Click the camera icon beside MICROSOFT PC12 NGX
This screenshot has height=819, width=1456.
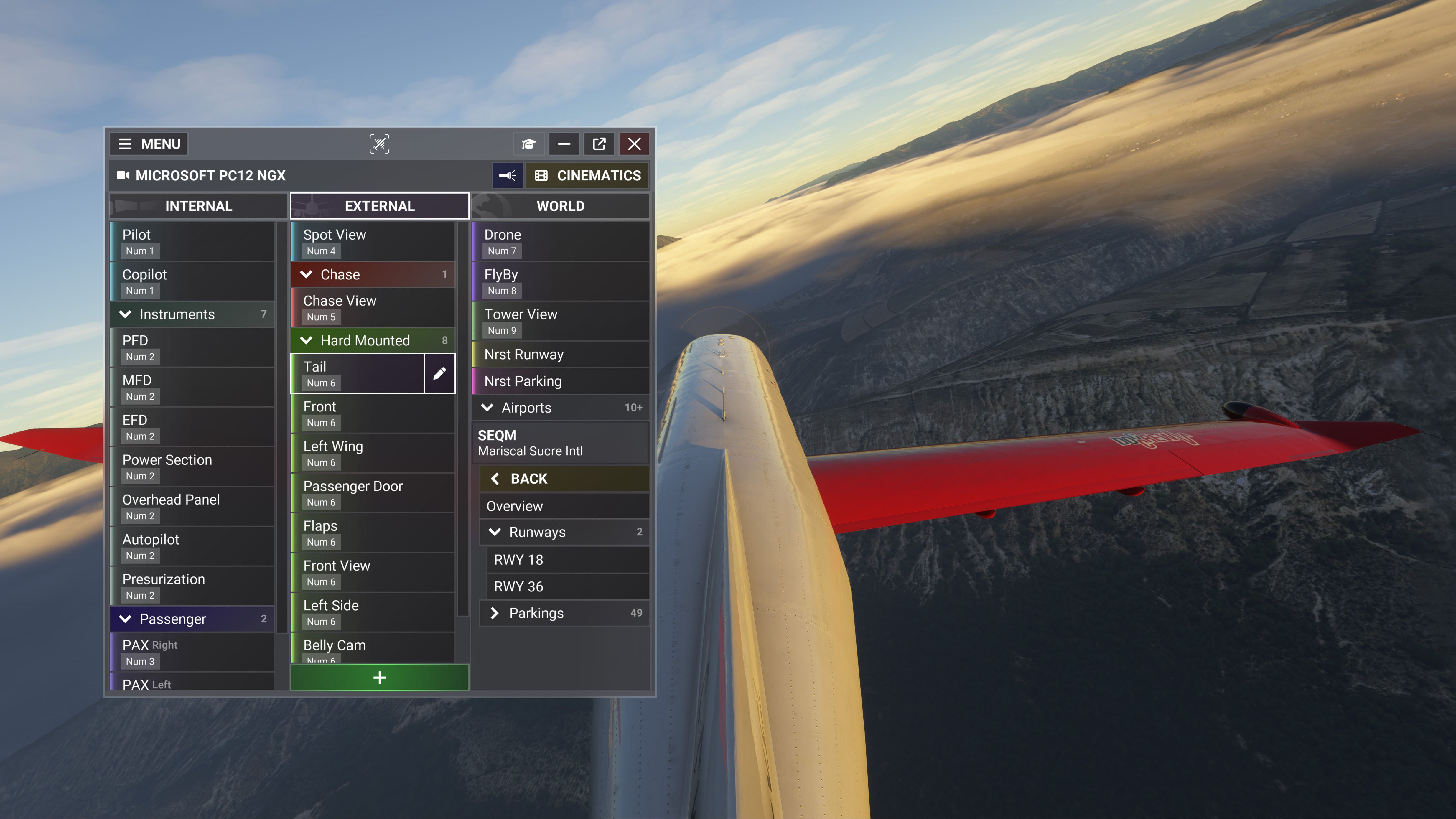[123, 175]
